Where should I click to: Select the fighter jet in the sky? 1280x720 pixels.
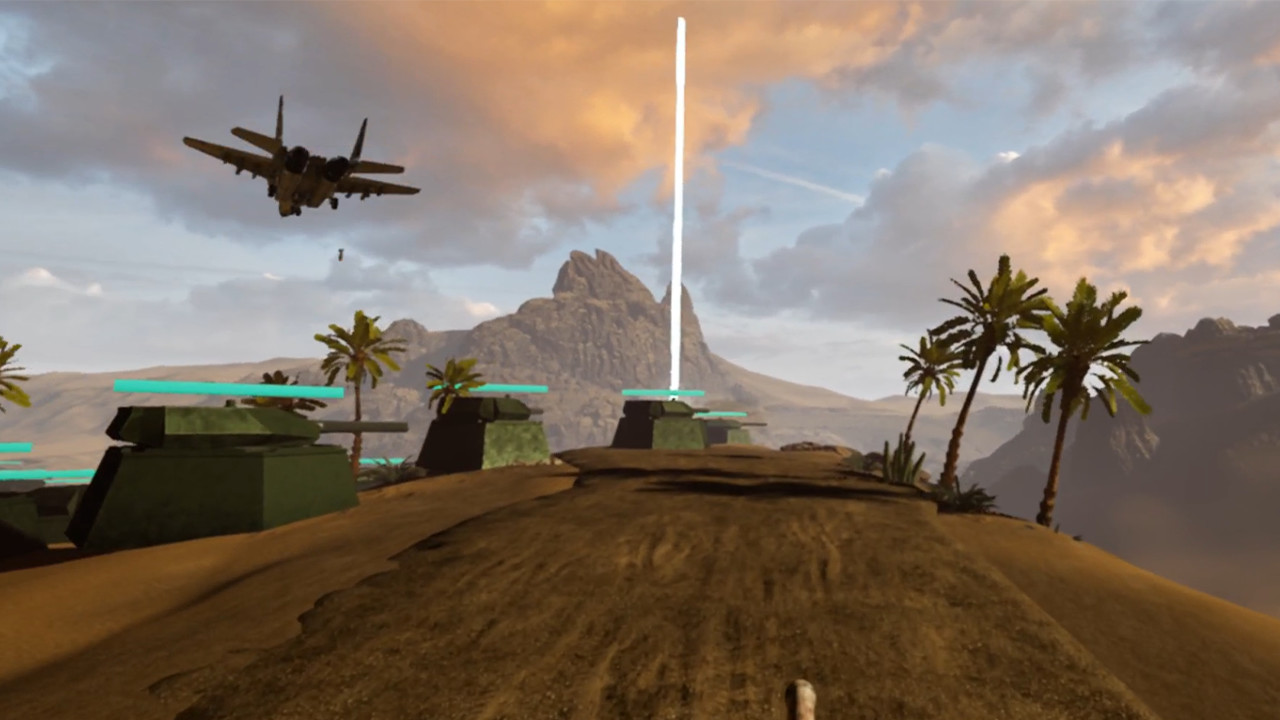pyautogui.click(x=300, y=160)
